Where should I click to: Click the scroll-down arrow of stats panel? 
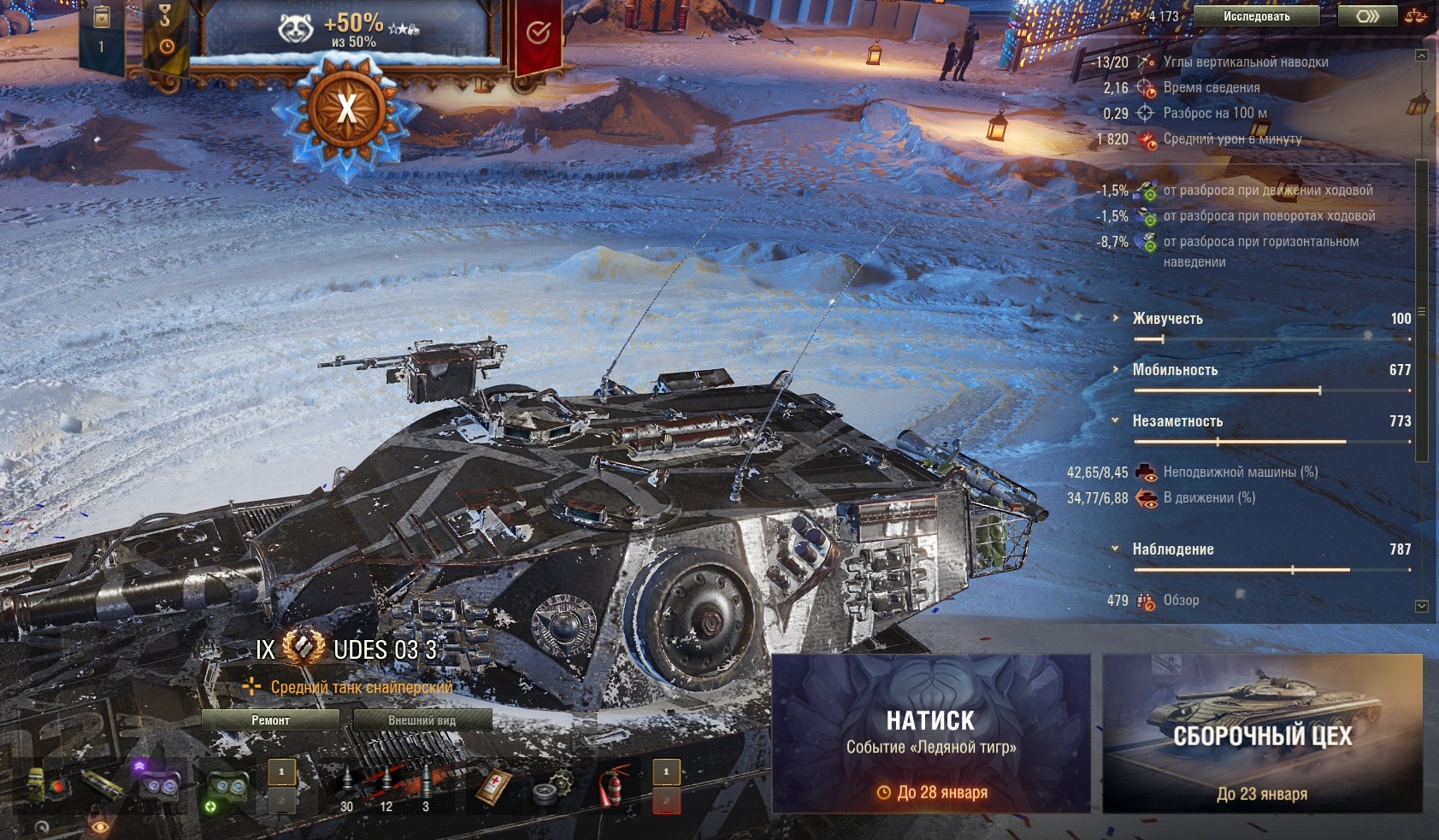point(1422,606)
